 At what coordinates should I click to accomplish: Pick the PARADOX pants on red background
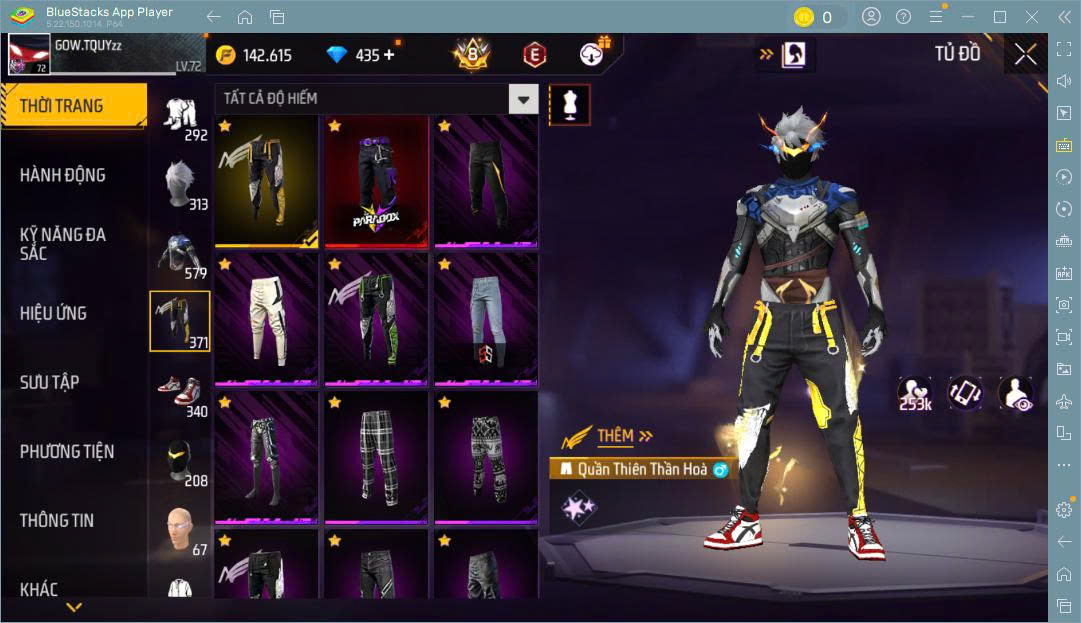(377, 181)
